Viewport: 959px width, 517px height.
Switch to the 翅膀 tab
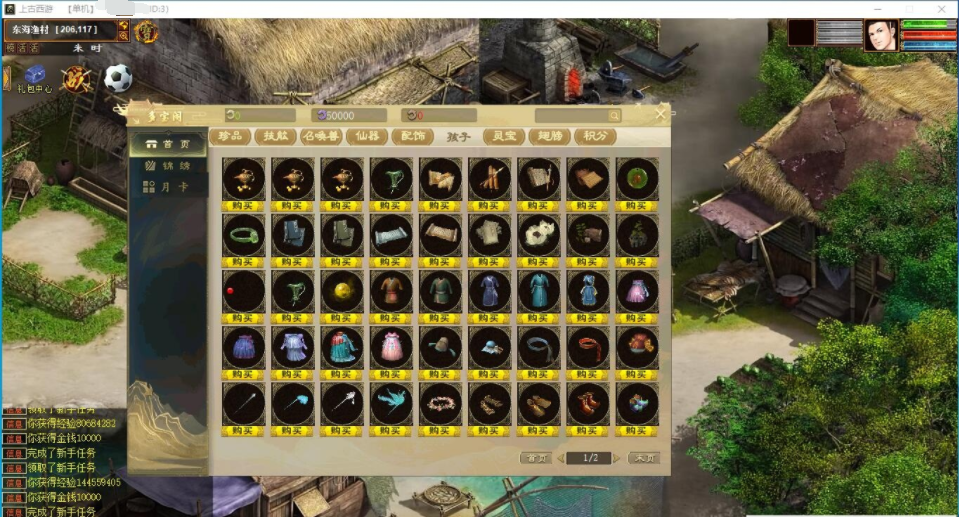click(550, 136)
